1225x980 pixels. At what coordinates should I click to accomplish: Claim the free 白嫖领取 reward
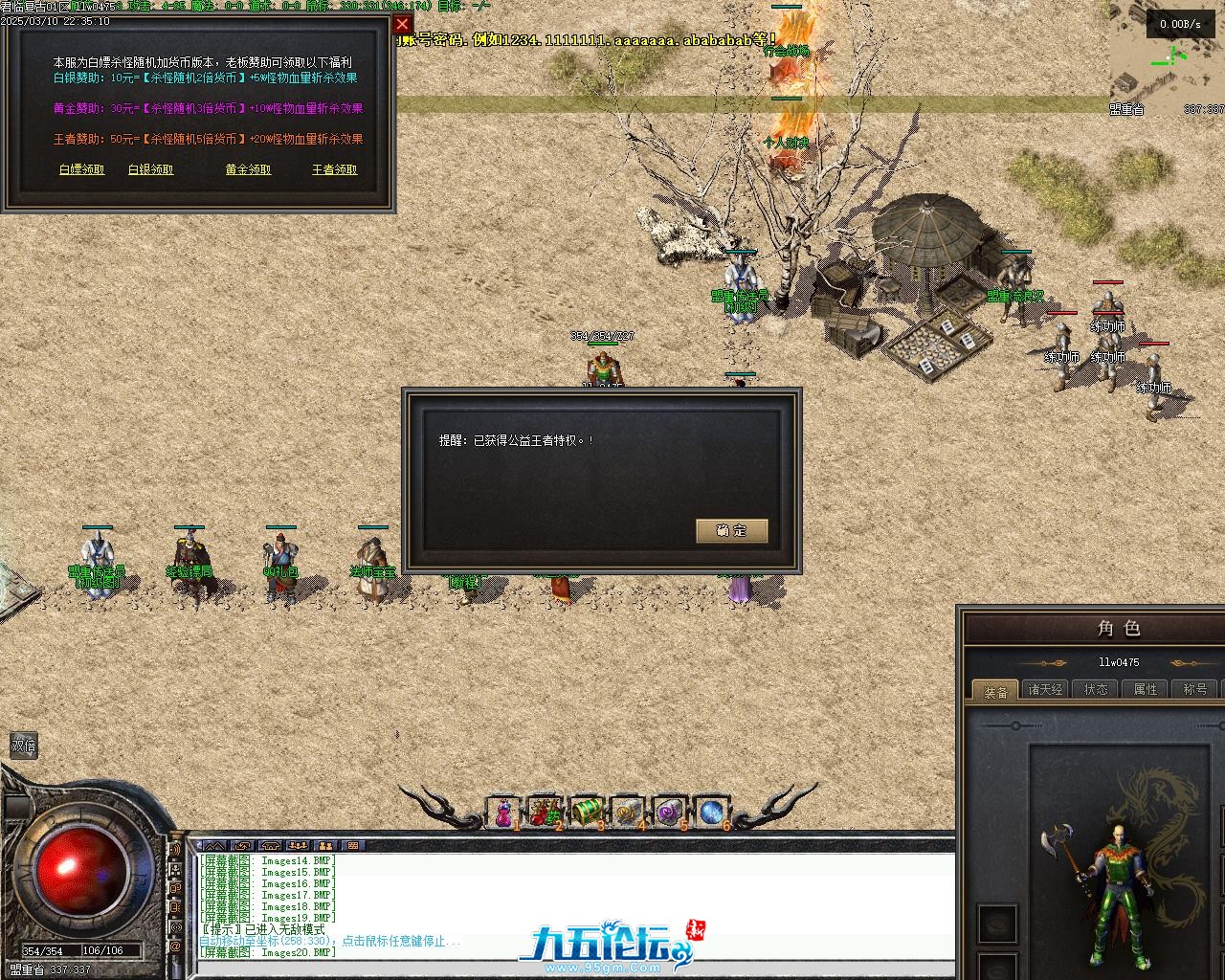click(x=82, y=169)
